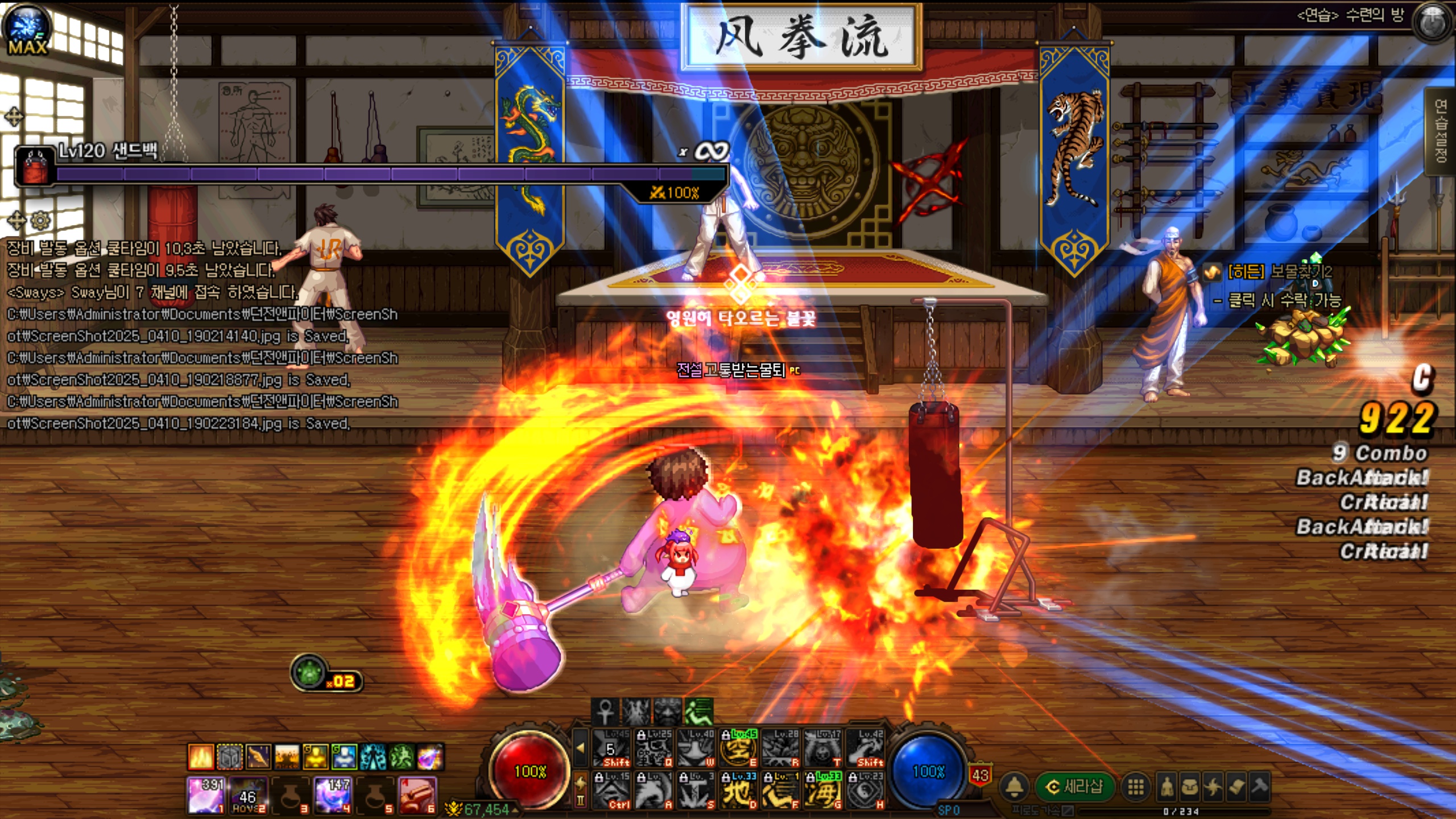The height and width of the screenshot is (819, 1456).
Task: Open the skill window shuriken icon
Action: point(1213,787)
